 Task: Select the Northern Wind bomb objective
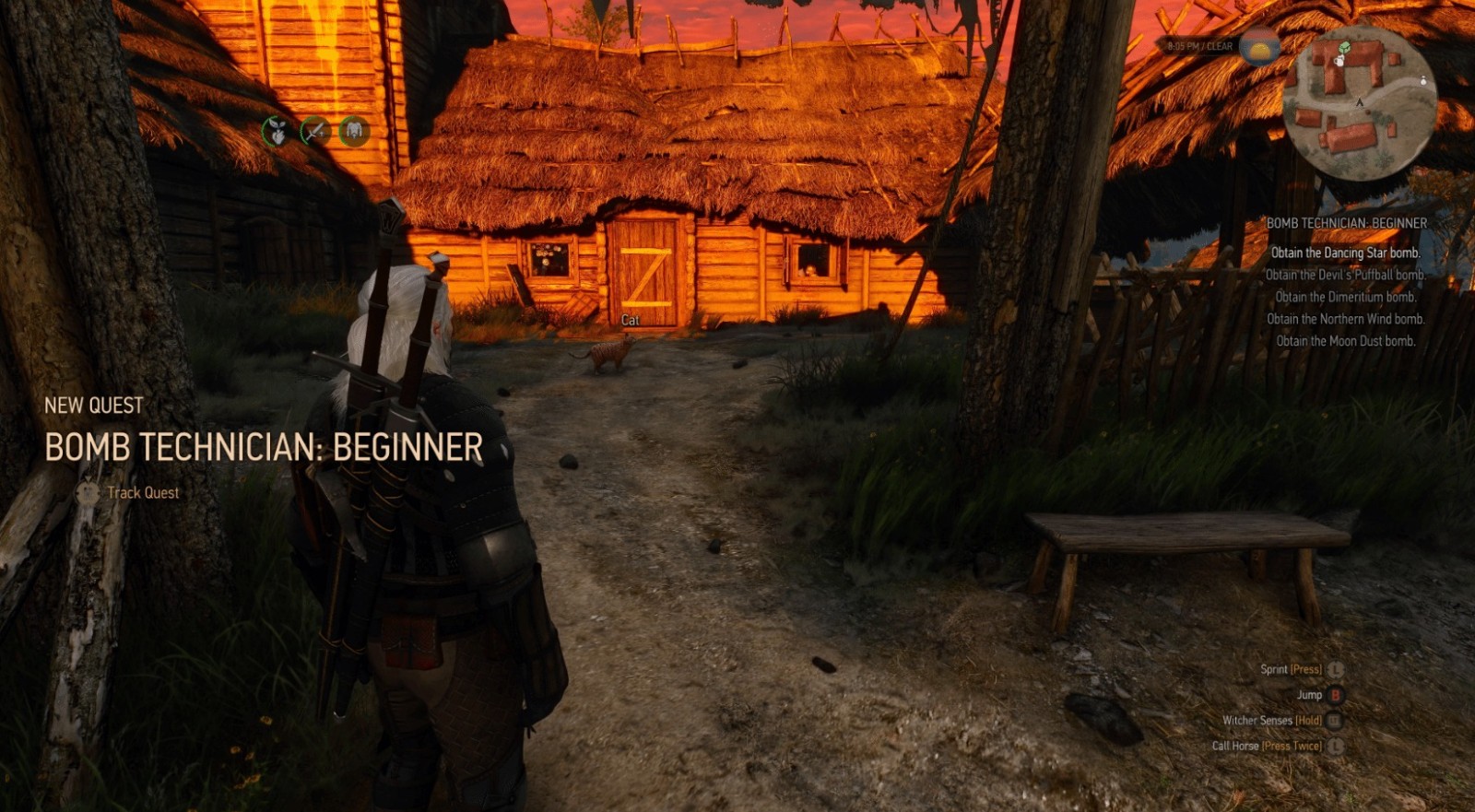coord(1345,319)
